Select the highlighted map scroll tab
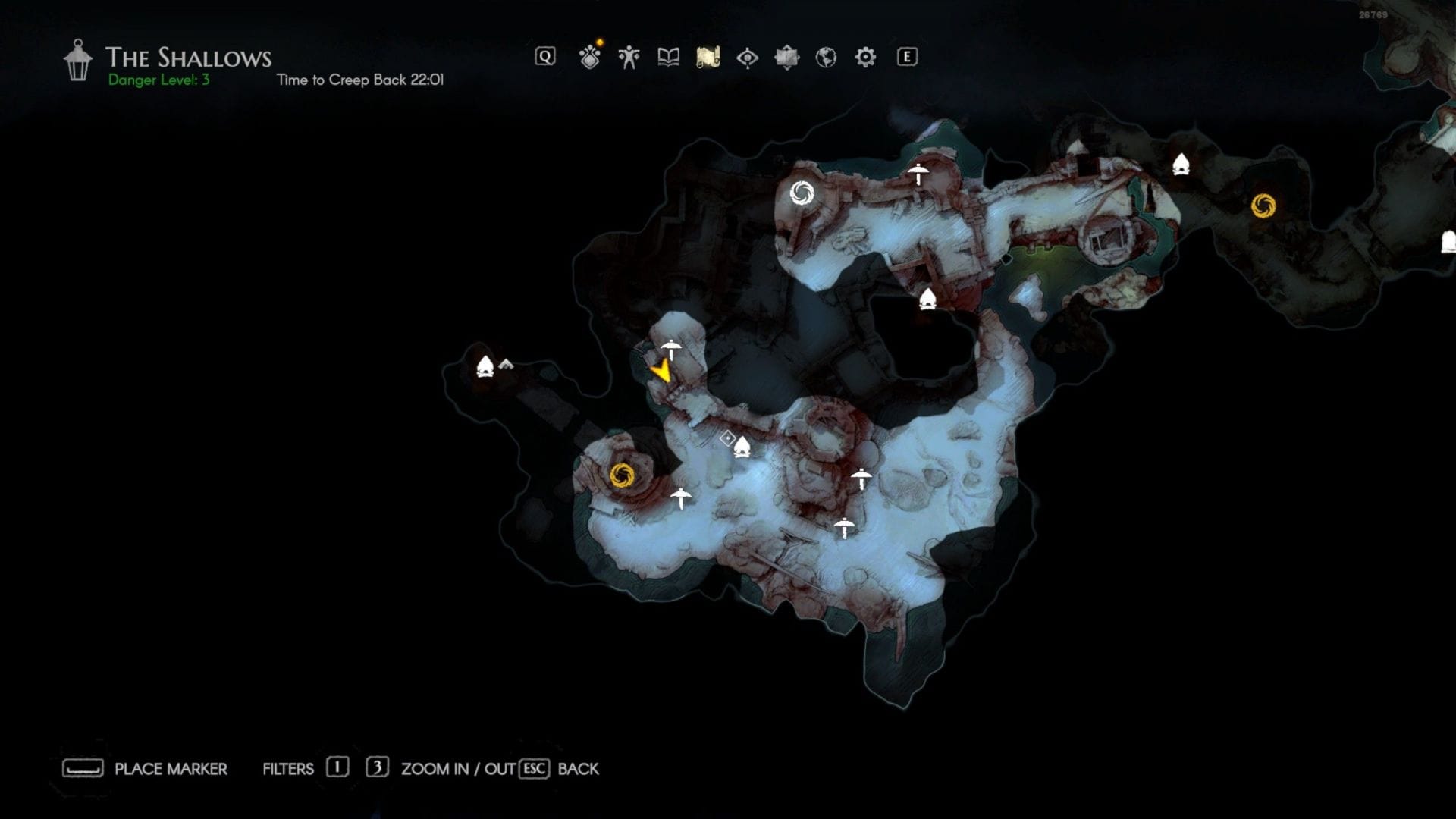The height and width of the screenshot is (819, 1456). click(x=708, y=58)
